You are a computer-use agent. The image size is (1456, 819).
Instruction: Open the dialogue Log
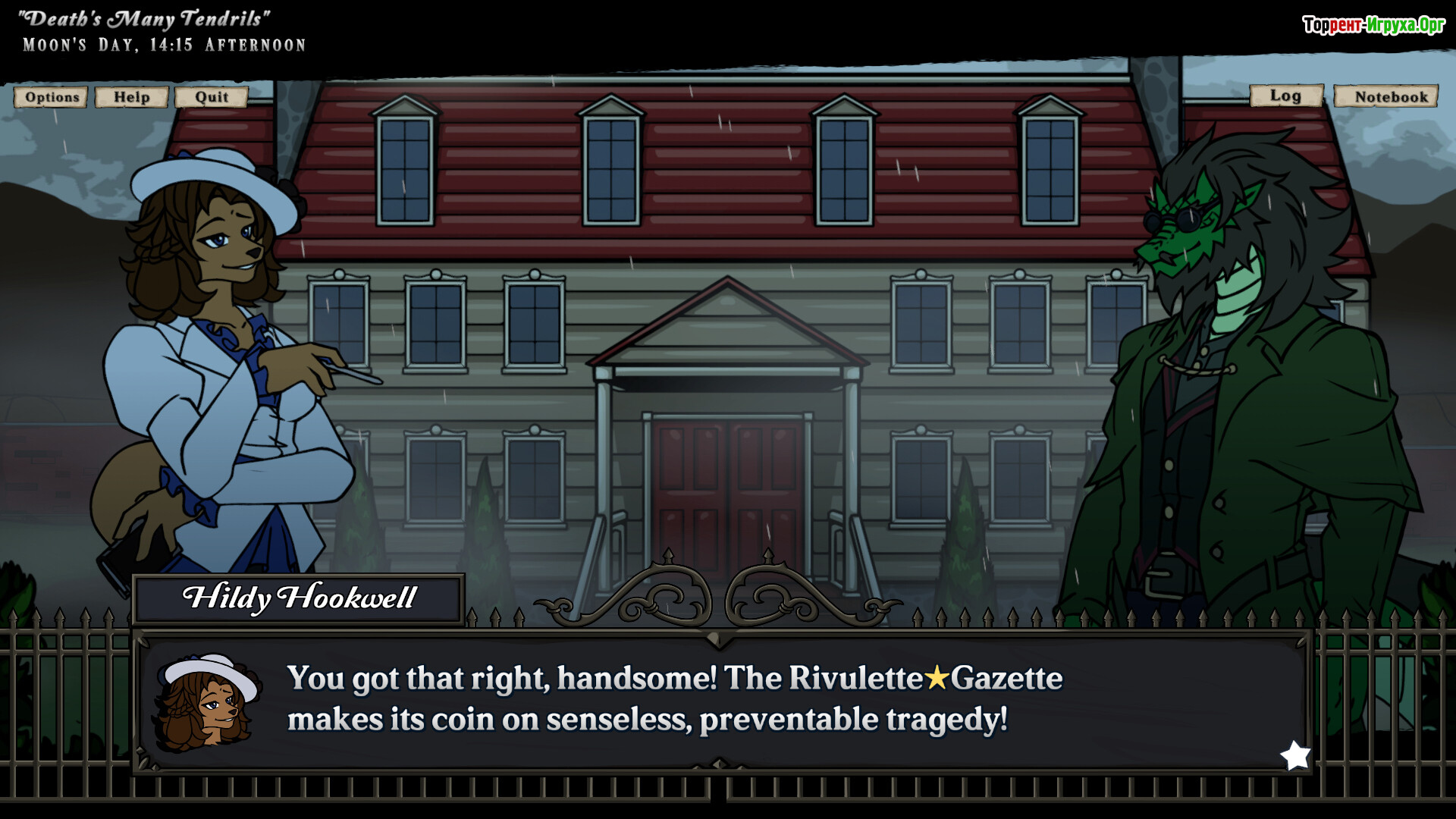(x=1285, y=96)
